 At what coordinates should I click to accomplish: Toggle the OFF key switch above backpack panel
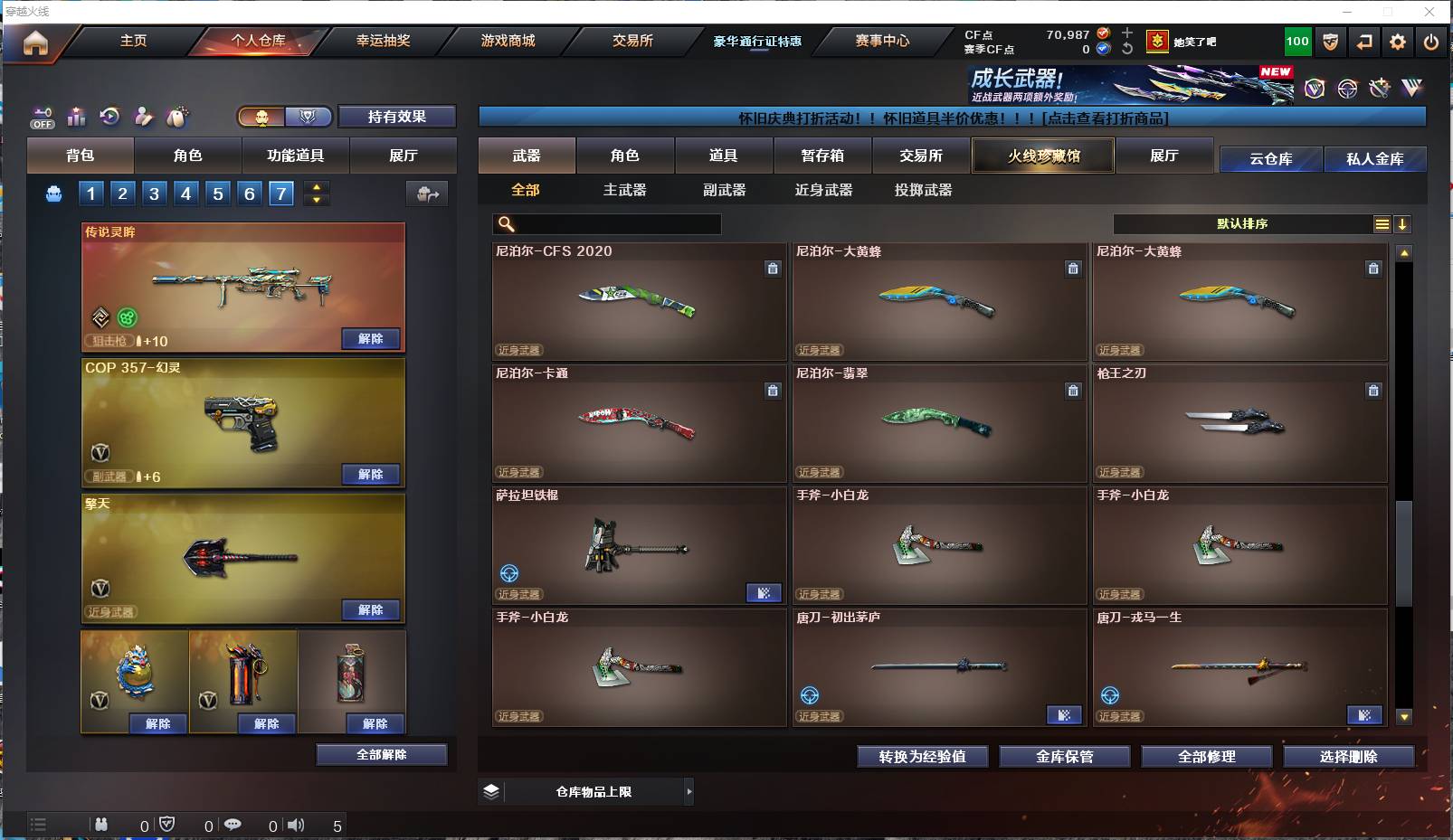click(42, 117)
